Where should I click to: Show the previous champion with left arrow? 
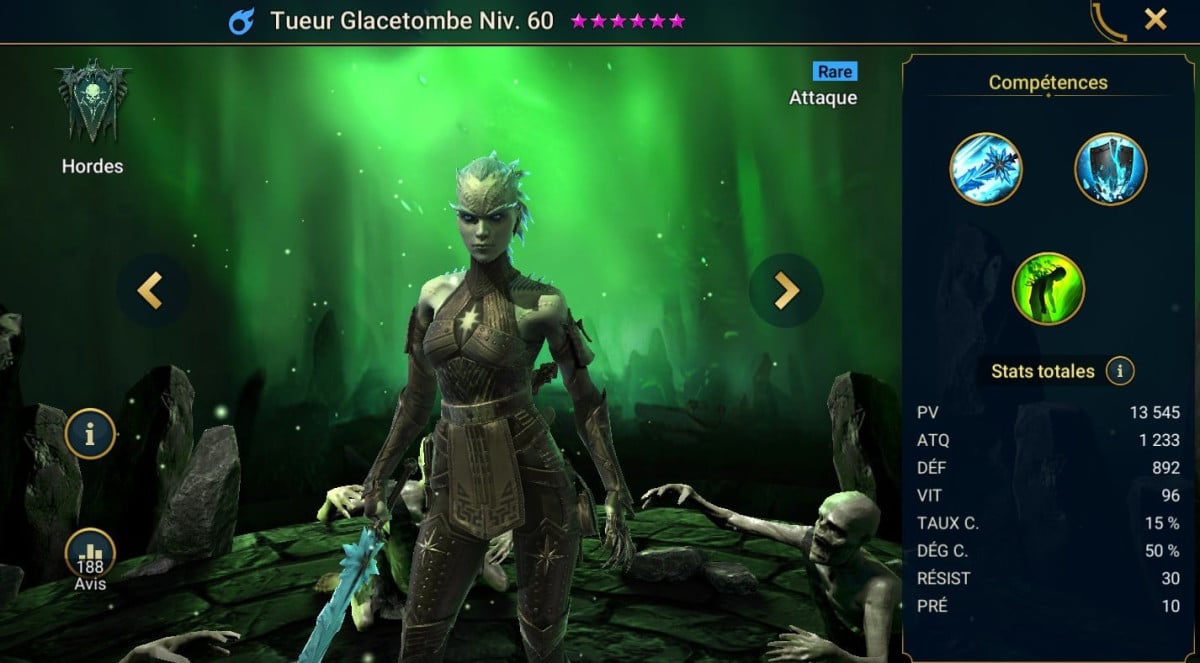point(152,290)
